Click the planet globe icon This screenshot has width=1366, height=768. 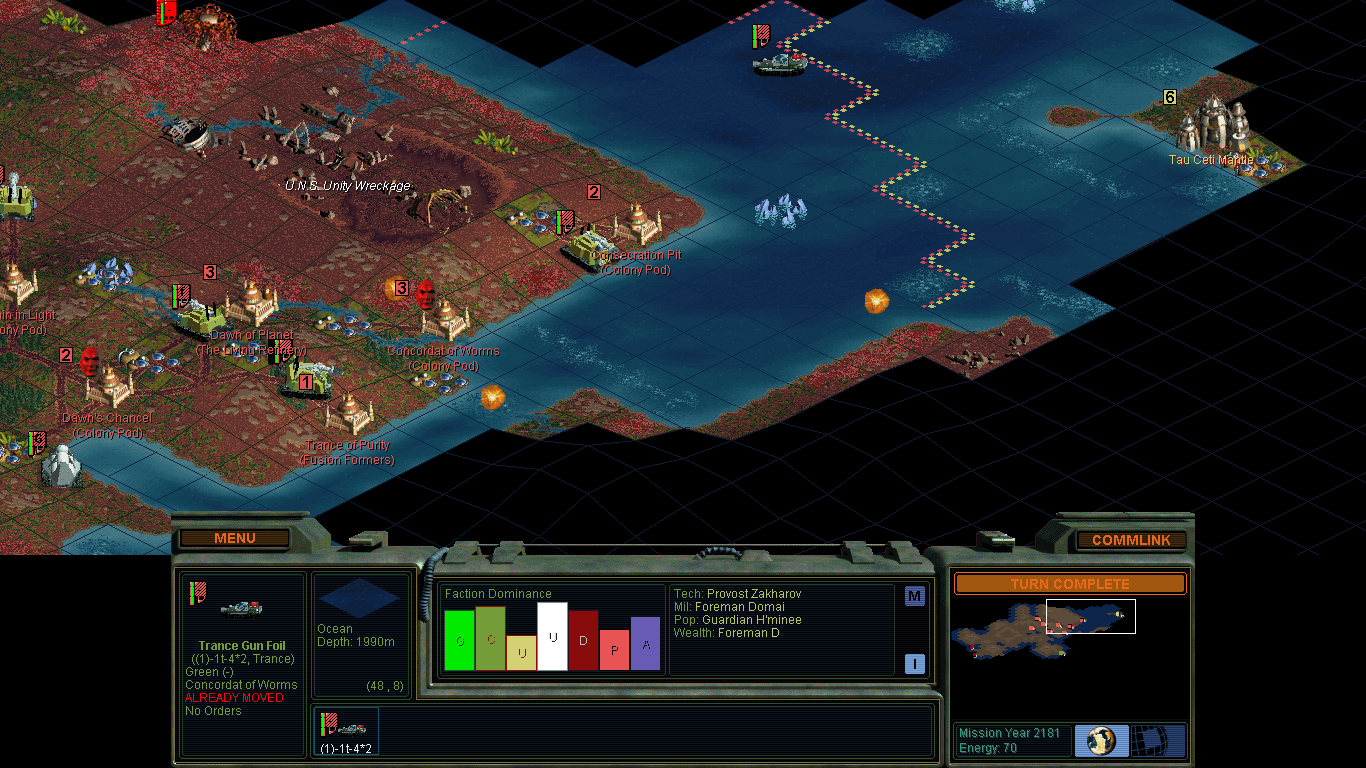(1101, 741)
